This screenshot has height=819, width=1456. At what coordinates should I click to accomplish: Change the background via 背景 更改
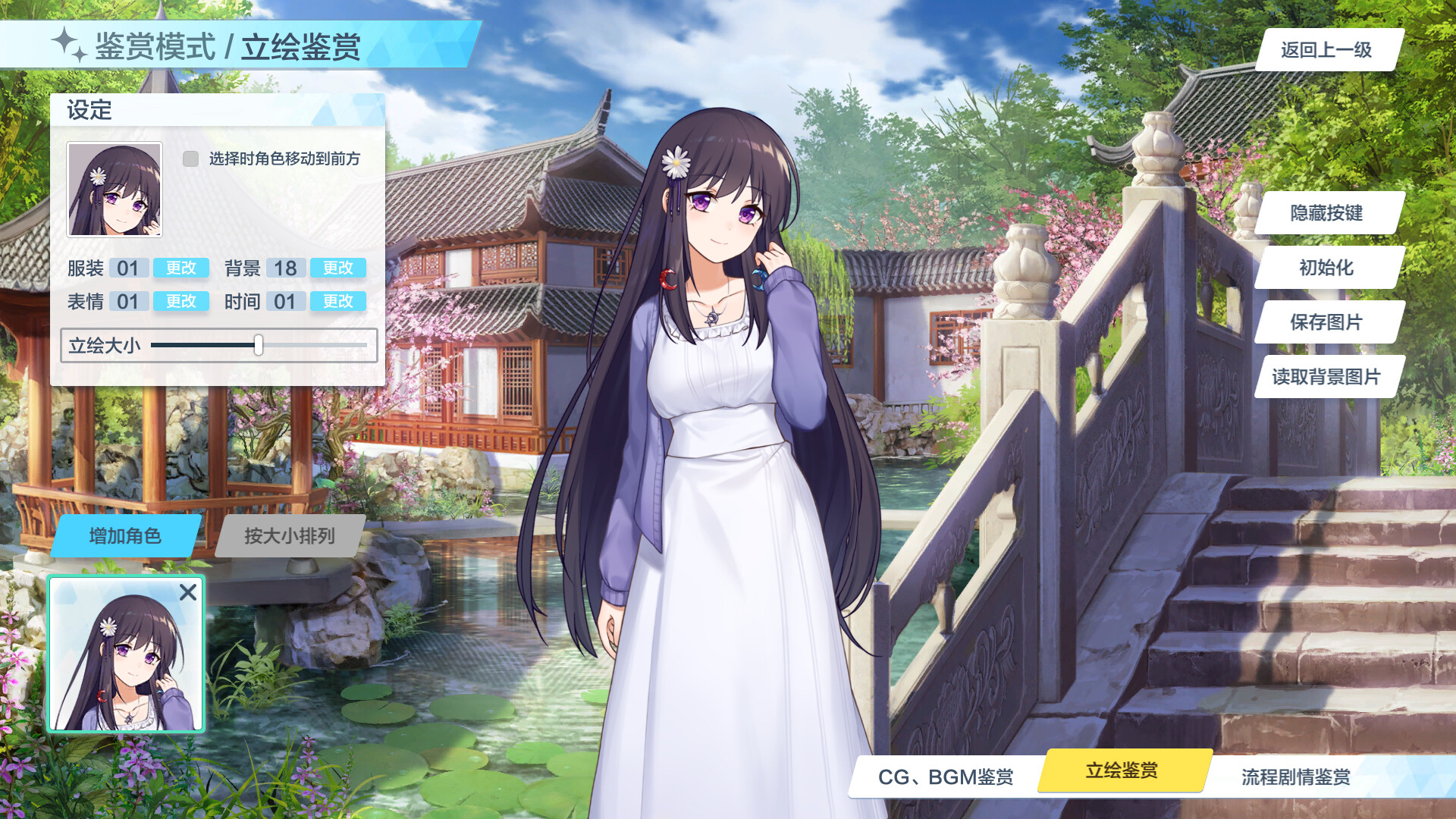337,268
